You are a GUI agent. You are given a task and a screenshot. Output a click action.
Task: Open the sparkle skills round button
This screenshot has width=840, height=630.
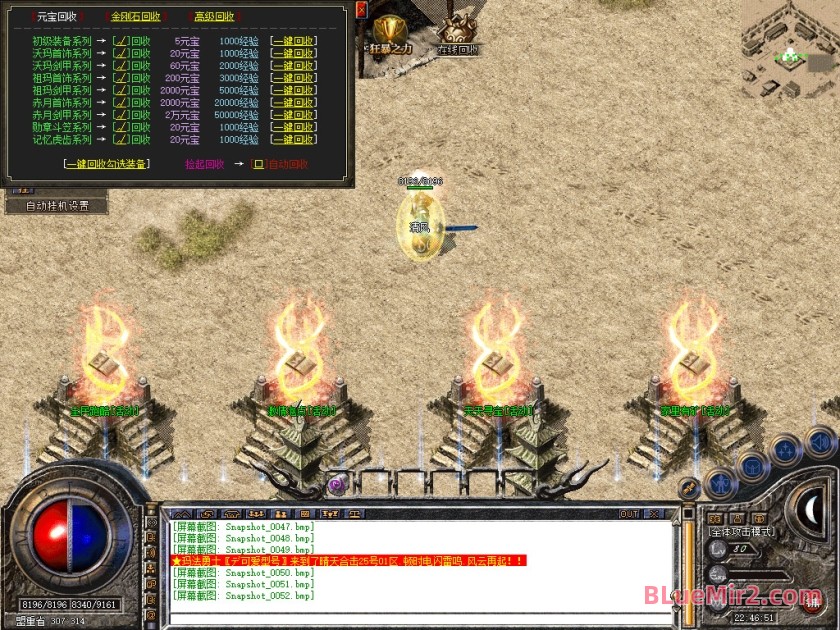(x=787, y=448)
